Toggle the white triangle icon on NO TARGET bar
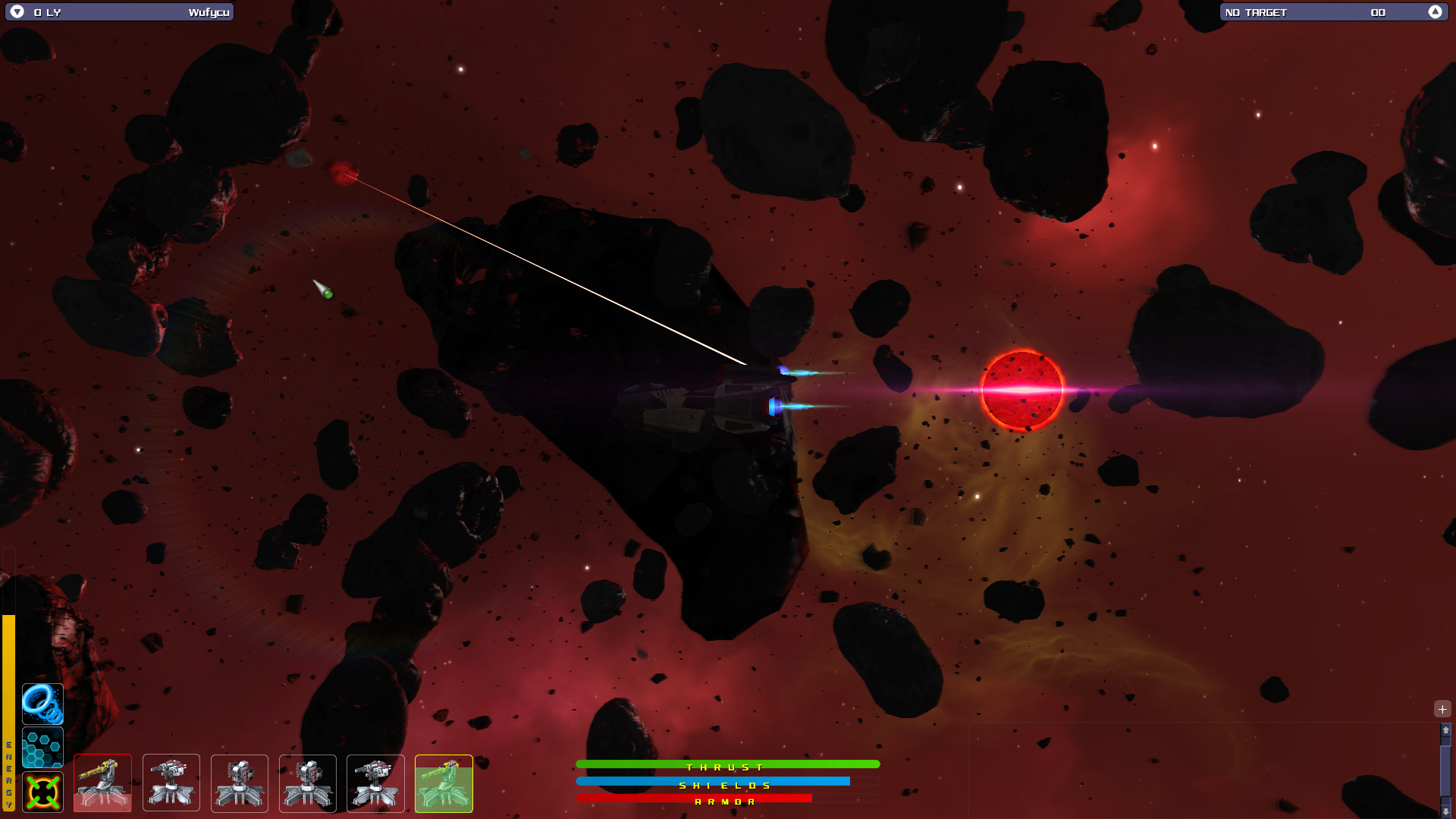The width and height of the screenshot is (1456, 819). click(x=1436, y=12)
